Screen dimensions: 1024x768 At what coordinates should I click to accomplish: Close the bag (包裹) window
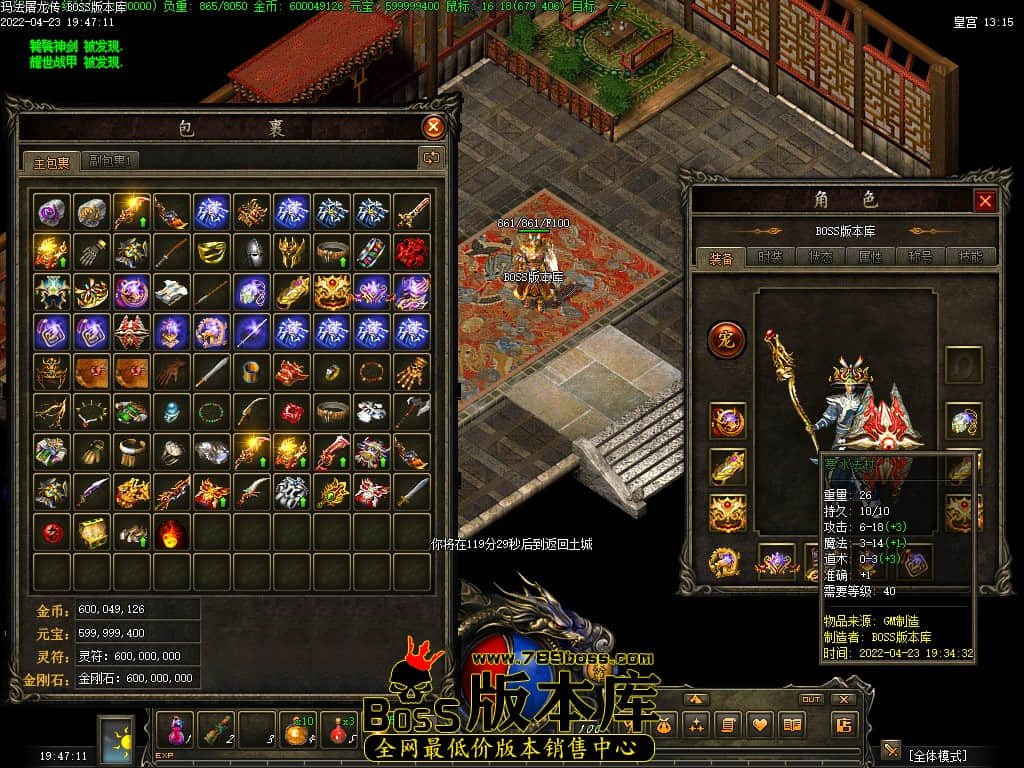coord(433,127)
